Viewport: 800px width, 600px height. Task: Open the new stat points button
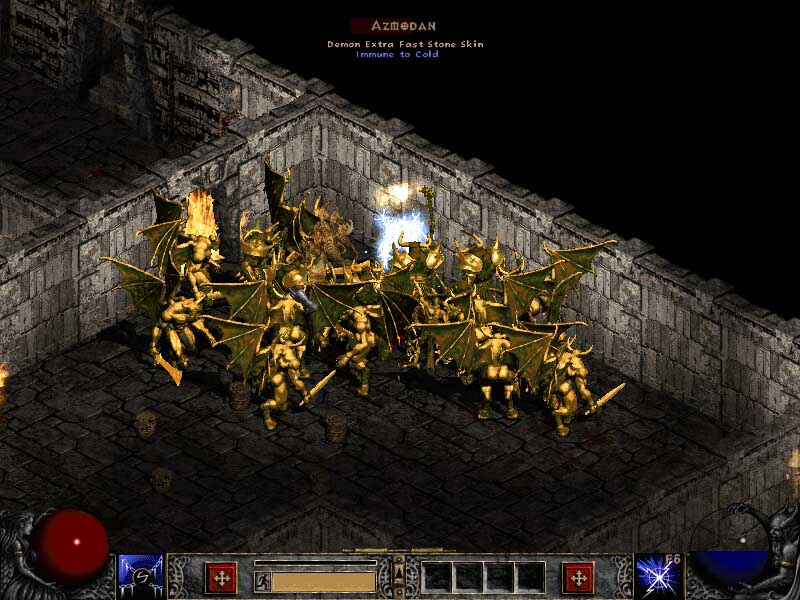click(221, 578)
